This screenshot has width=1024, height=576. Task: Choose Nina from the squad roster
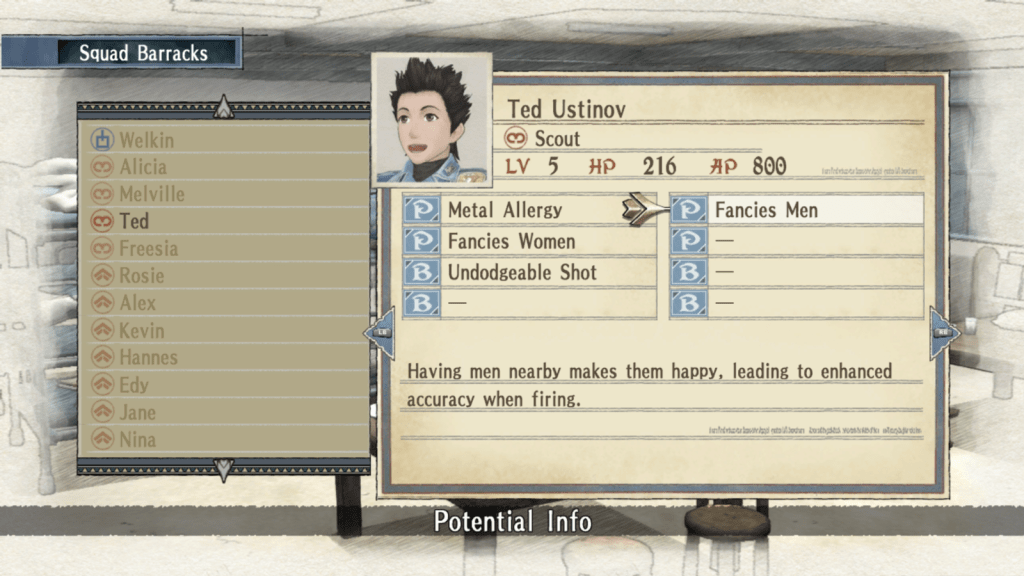(137, 439)
